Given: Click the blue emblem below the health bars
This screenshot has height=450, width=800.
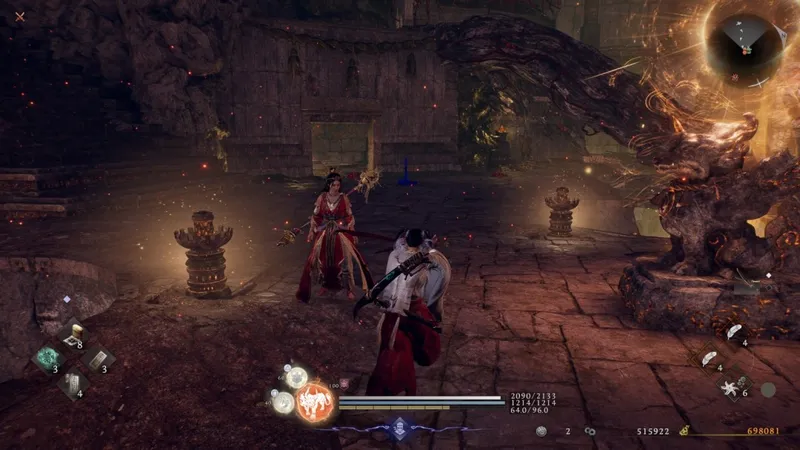Looking at the screenshot, I should 399,428.
